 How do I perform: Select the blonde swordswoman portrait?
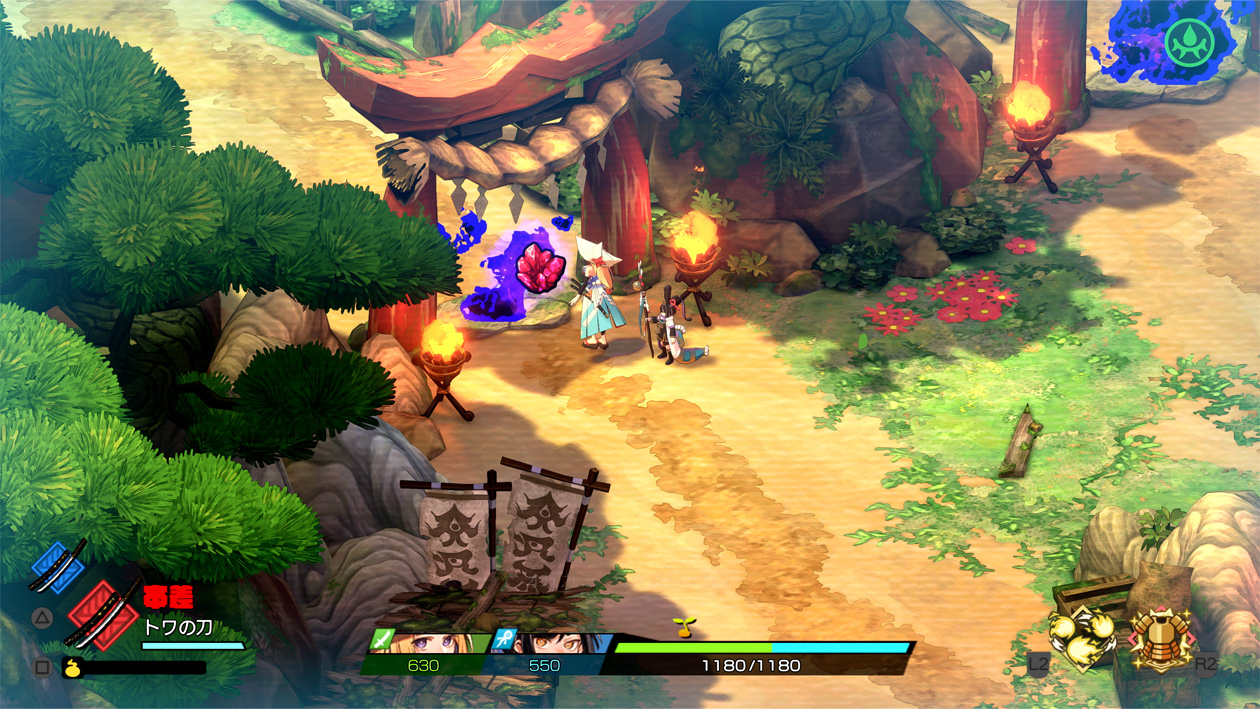[436, 641]
